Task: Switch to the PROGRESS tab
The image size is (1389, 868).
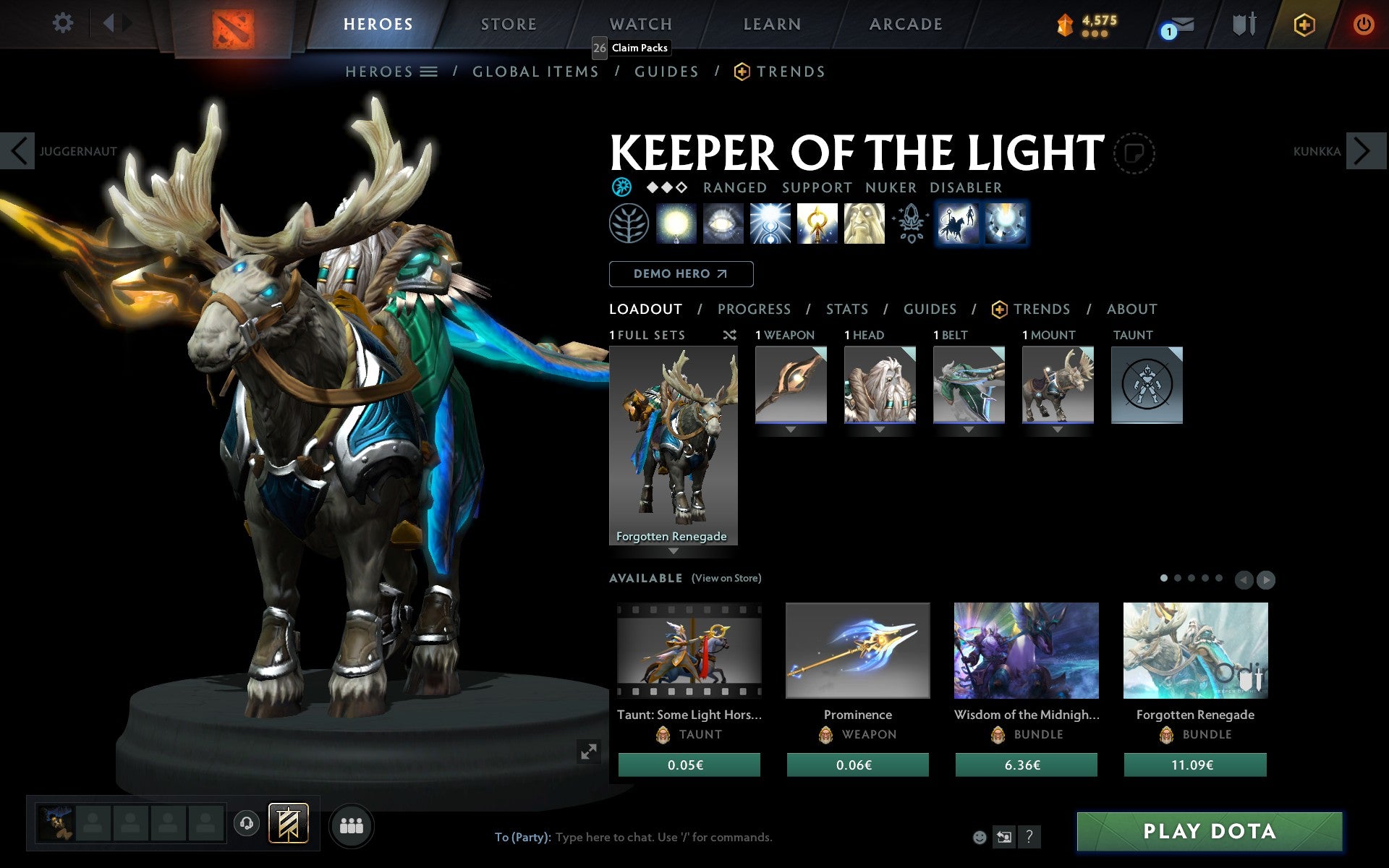Action: click(754, 309)
